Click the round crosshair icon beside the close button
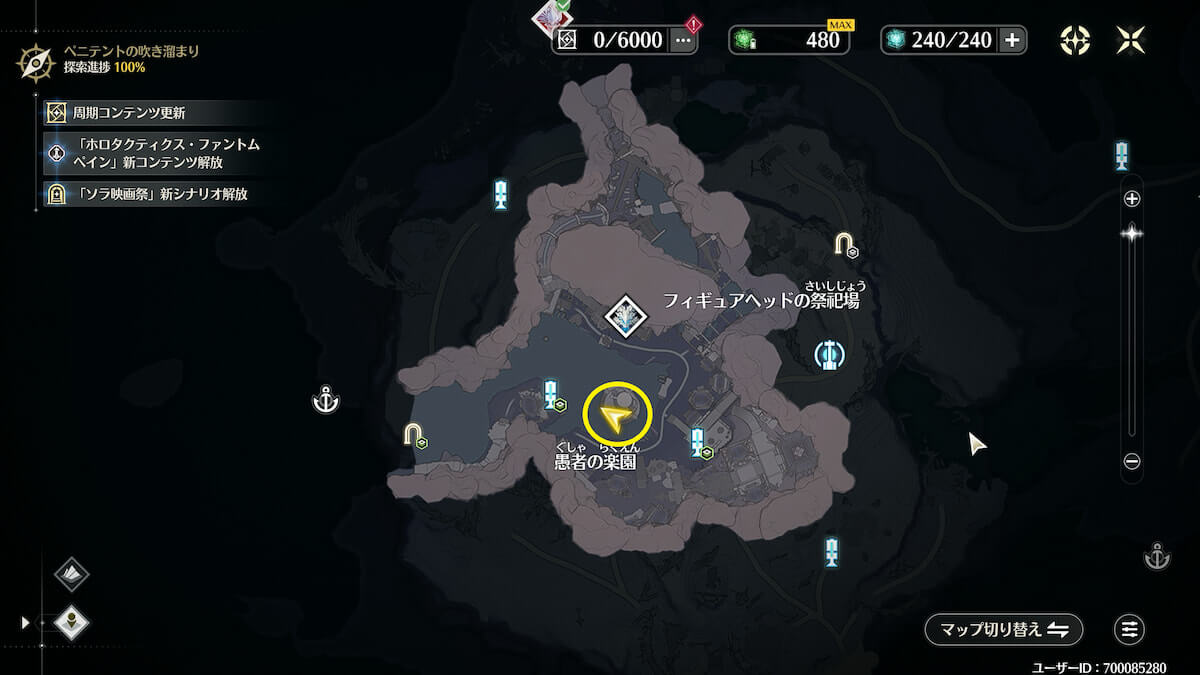The height and width of the screenshot is (675, 1200). click(x=1075, y=40)
